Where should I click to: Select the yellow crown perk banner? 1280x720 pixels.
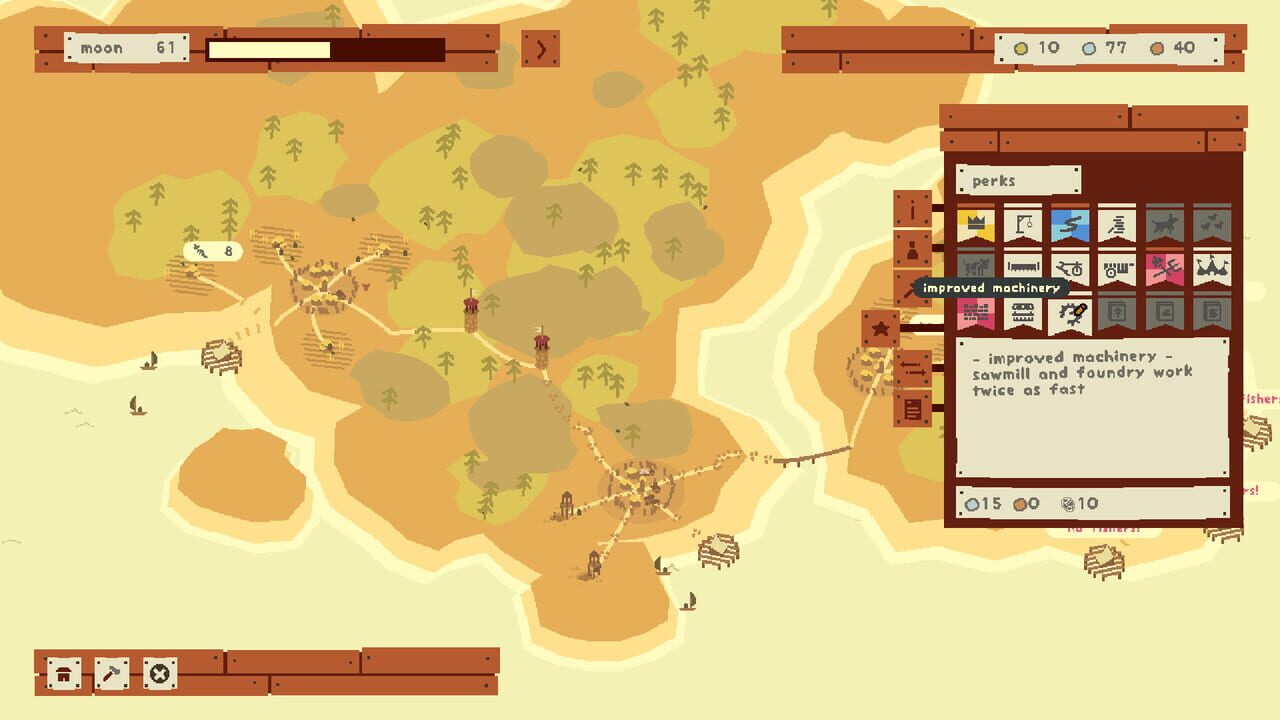tap(977, 225)
